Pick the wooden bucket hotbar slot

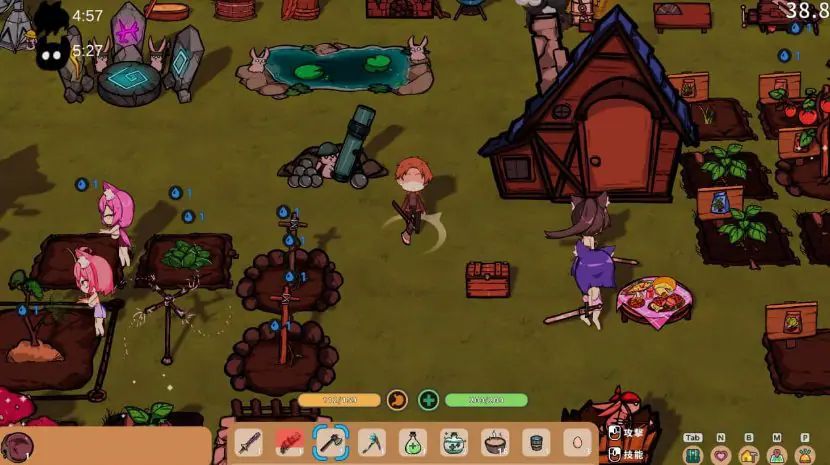[535, 442]
